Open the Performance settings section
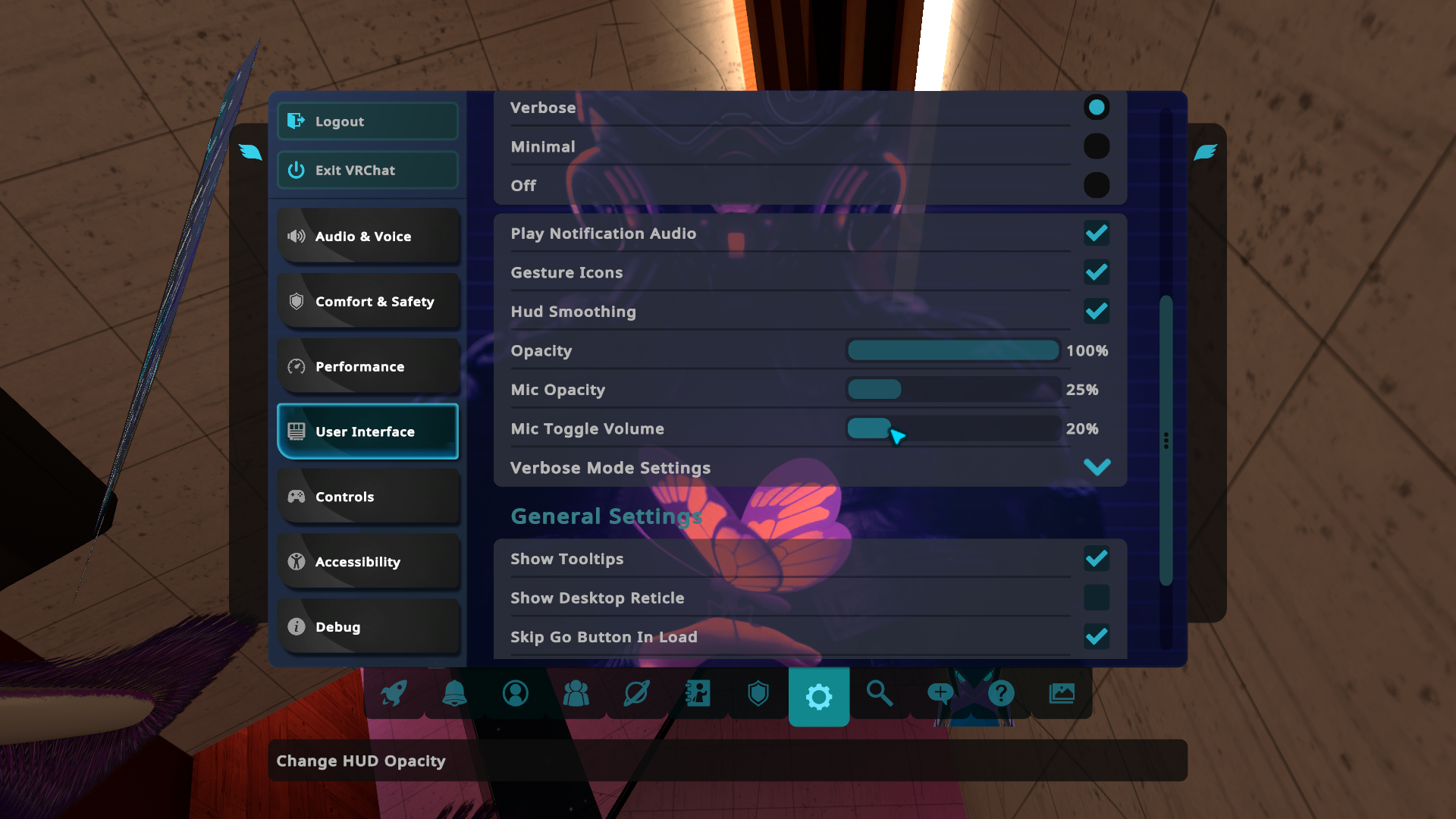The width and height of the screenshot is (1456, 819). coord(368,367)
